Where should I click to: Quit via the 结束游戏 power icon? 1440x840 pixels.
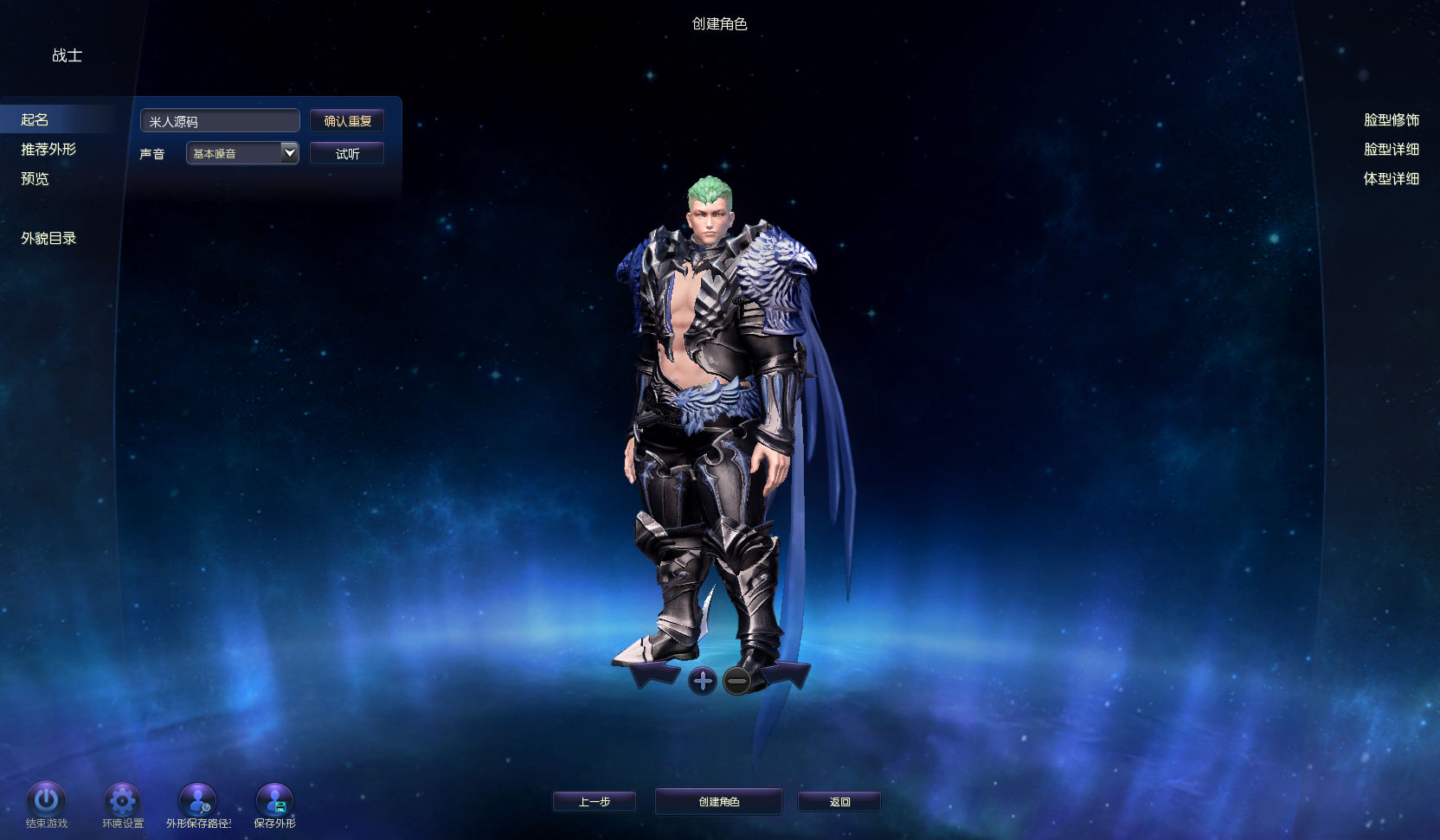[46, 800]
